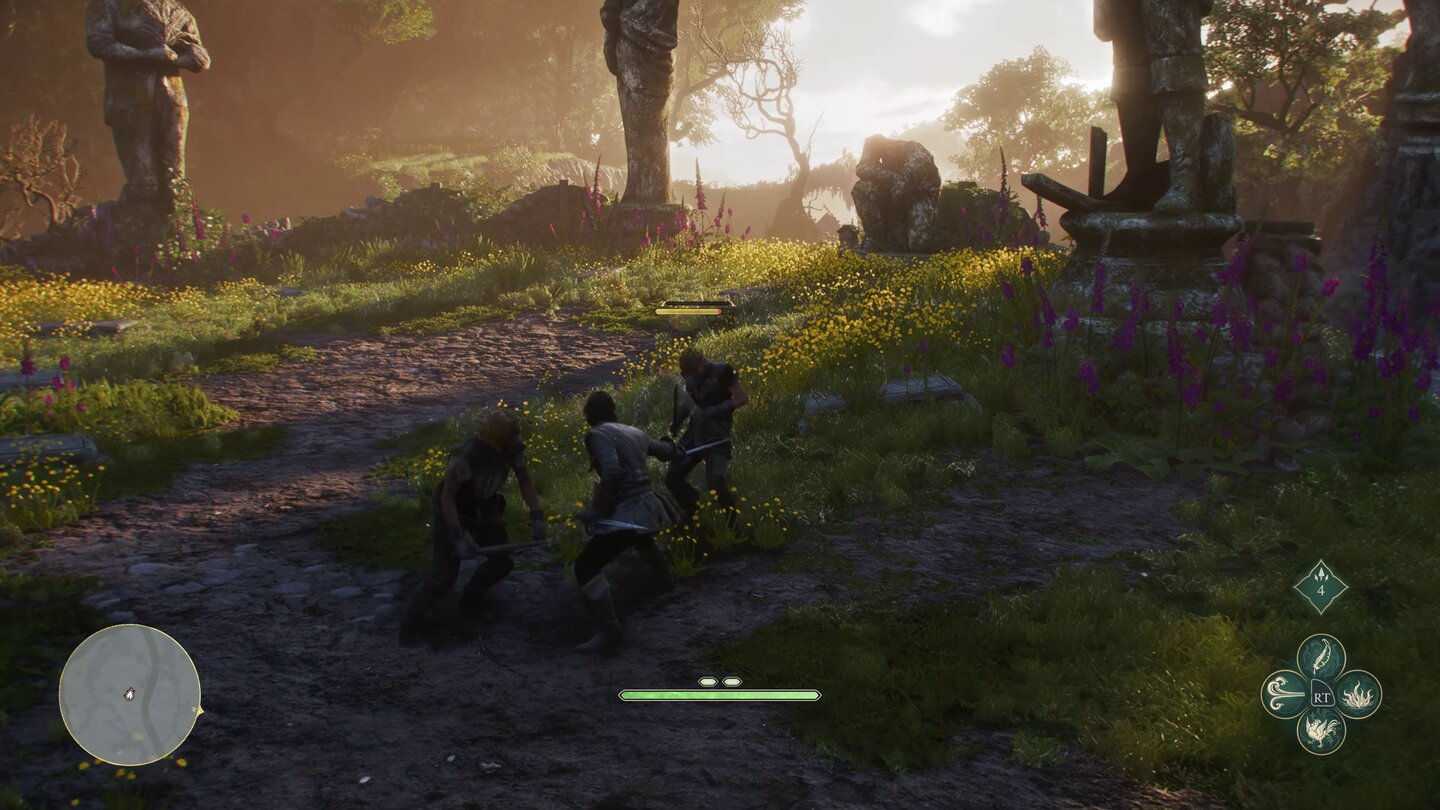Click the RT prompt at the wheel center

tap(1322, 698)
